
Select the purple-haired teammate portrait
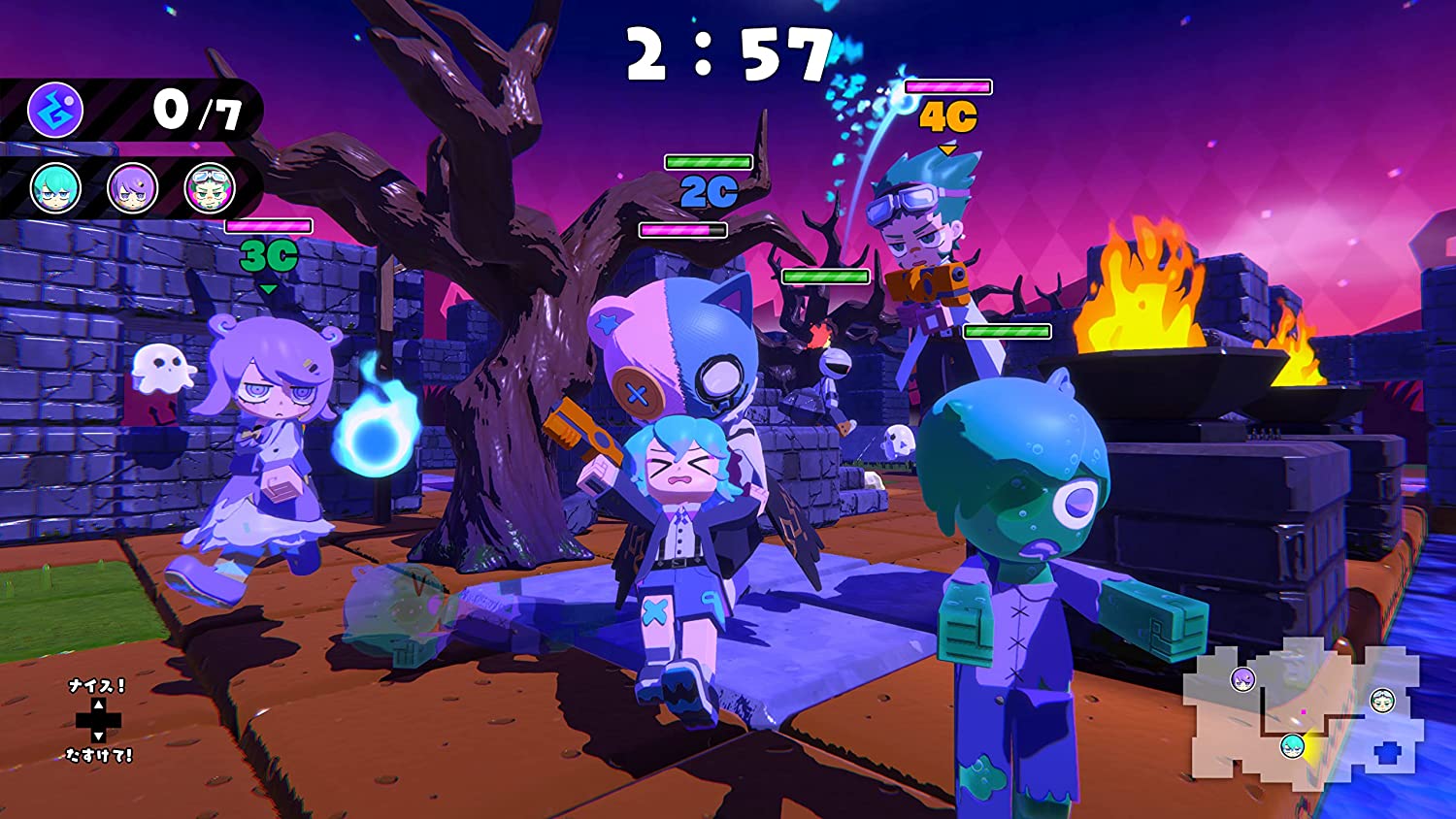pyautogui.click(x=132, y=187)
